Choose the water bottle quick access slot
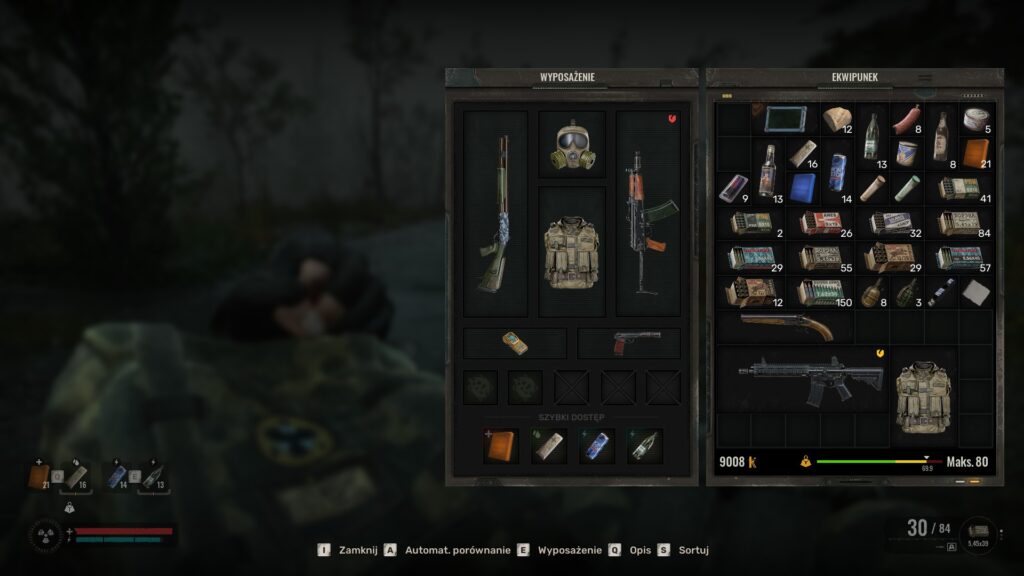This screenshot has width=1024, height=576. point(645,446)
